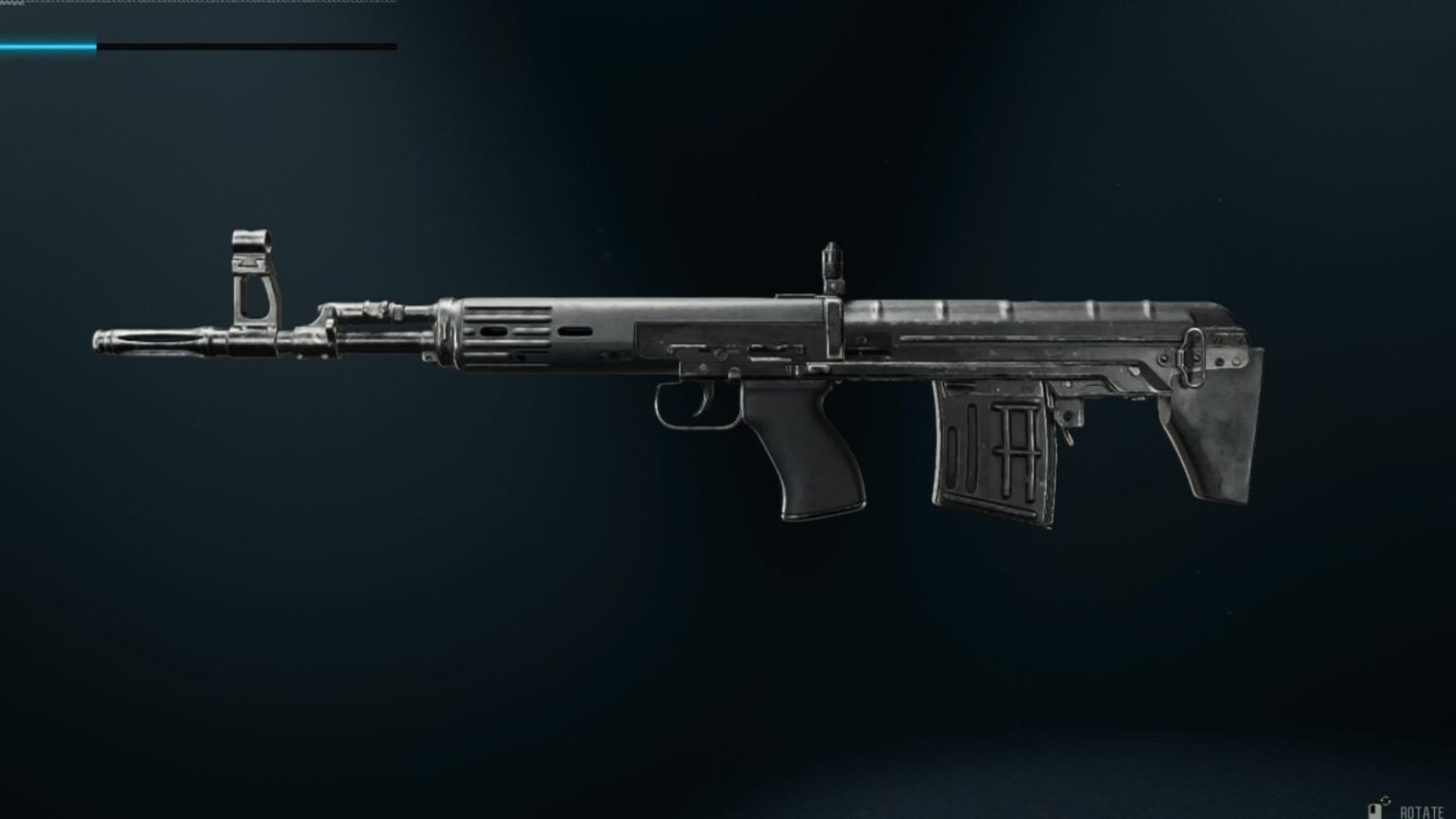Click the mouse rotate icon near ROTATE label
Viewport: 1456px width, 819px height.
[x=1376, y=811]
